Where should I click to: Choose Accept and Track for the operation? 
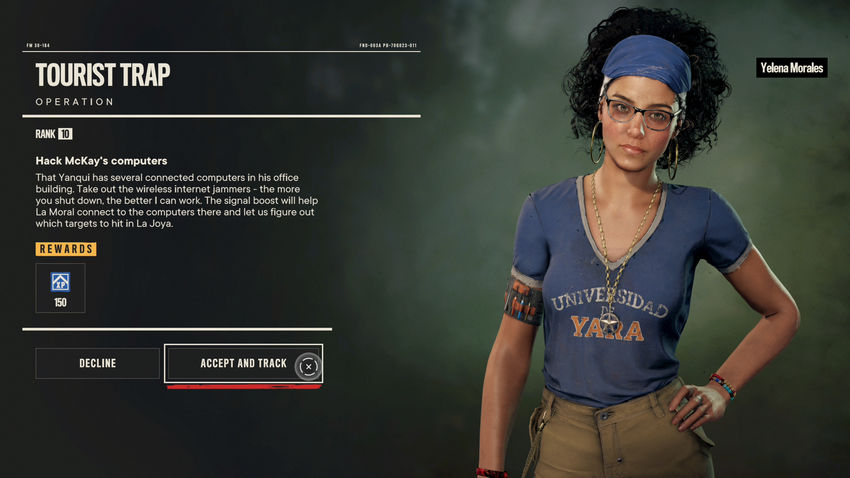click(x=243, y=363)
